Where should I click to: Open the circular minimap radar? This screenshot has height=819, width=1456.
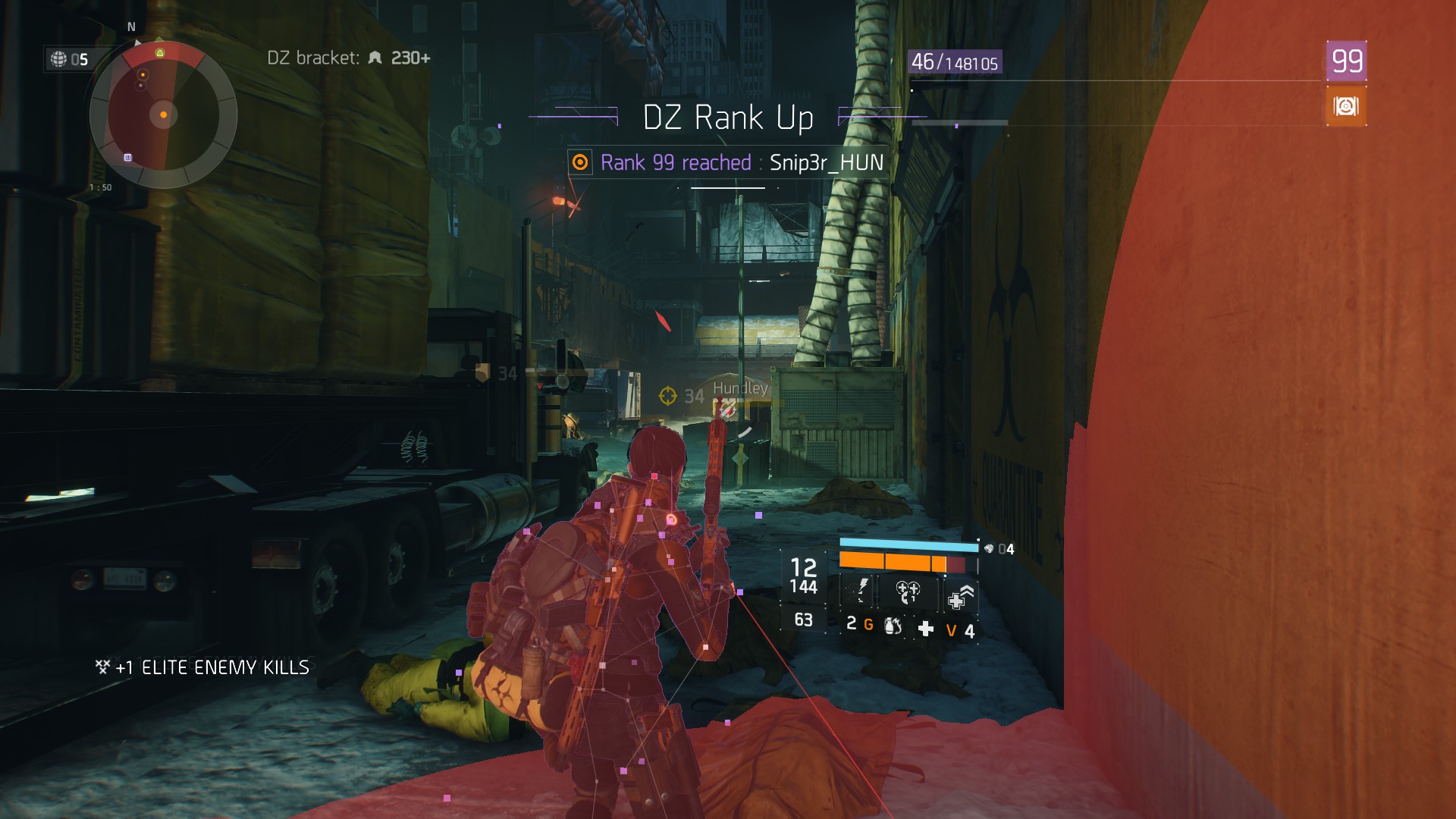(163, 115)
